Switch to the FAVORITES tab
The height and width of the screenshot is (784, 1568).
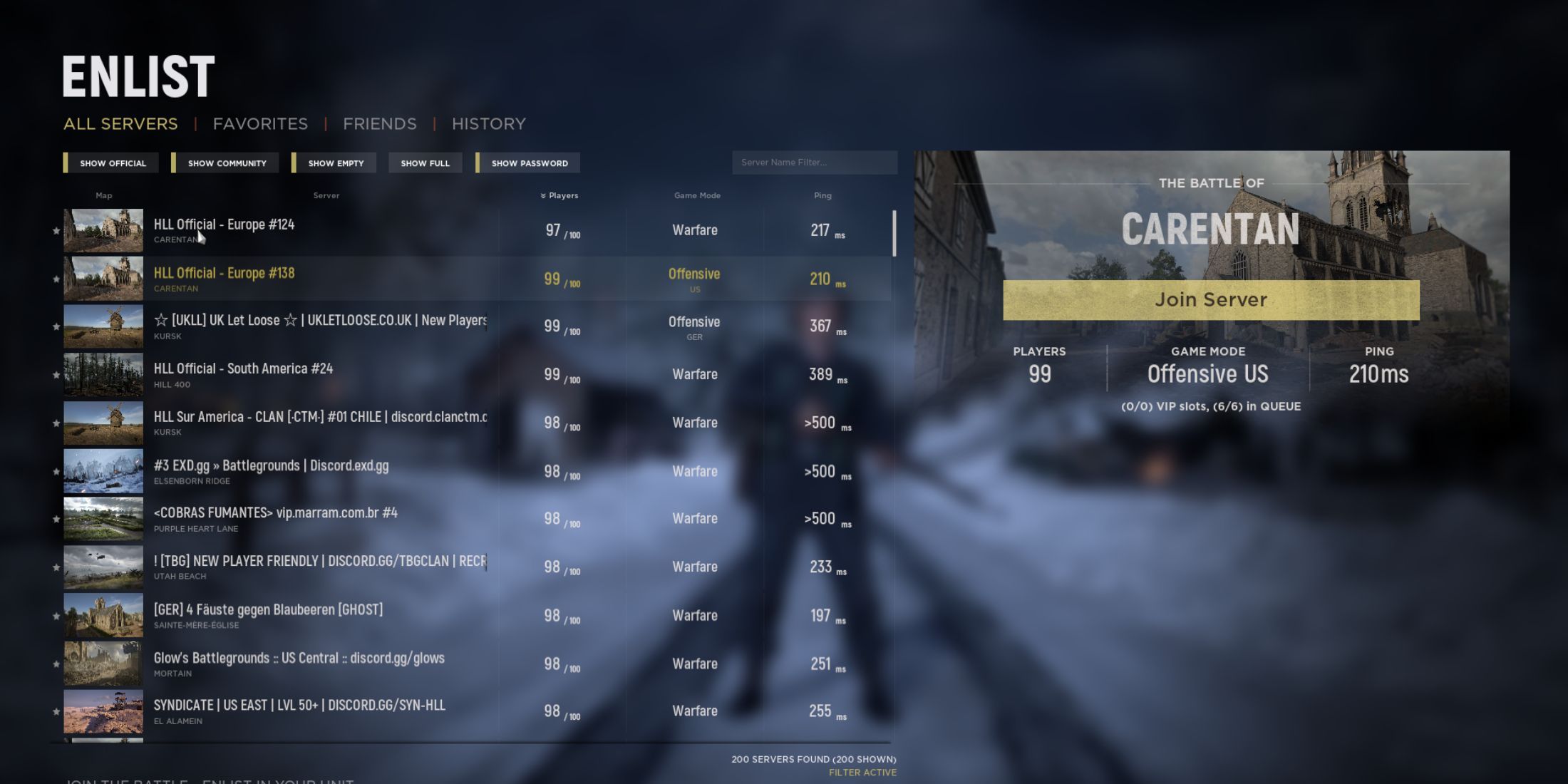pos(260,123)
